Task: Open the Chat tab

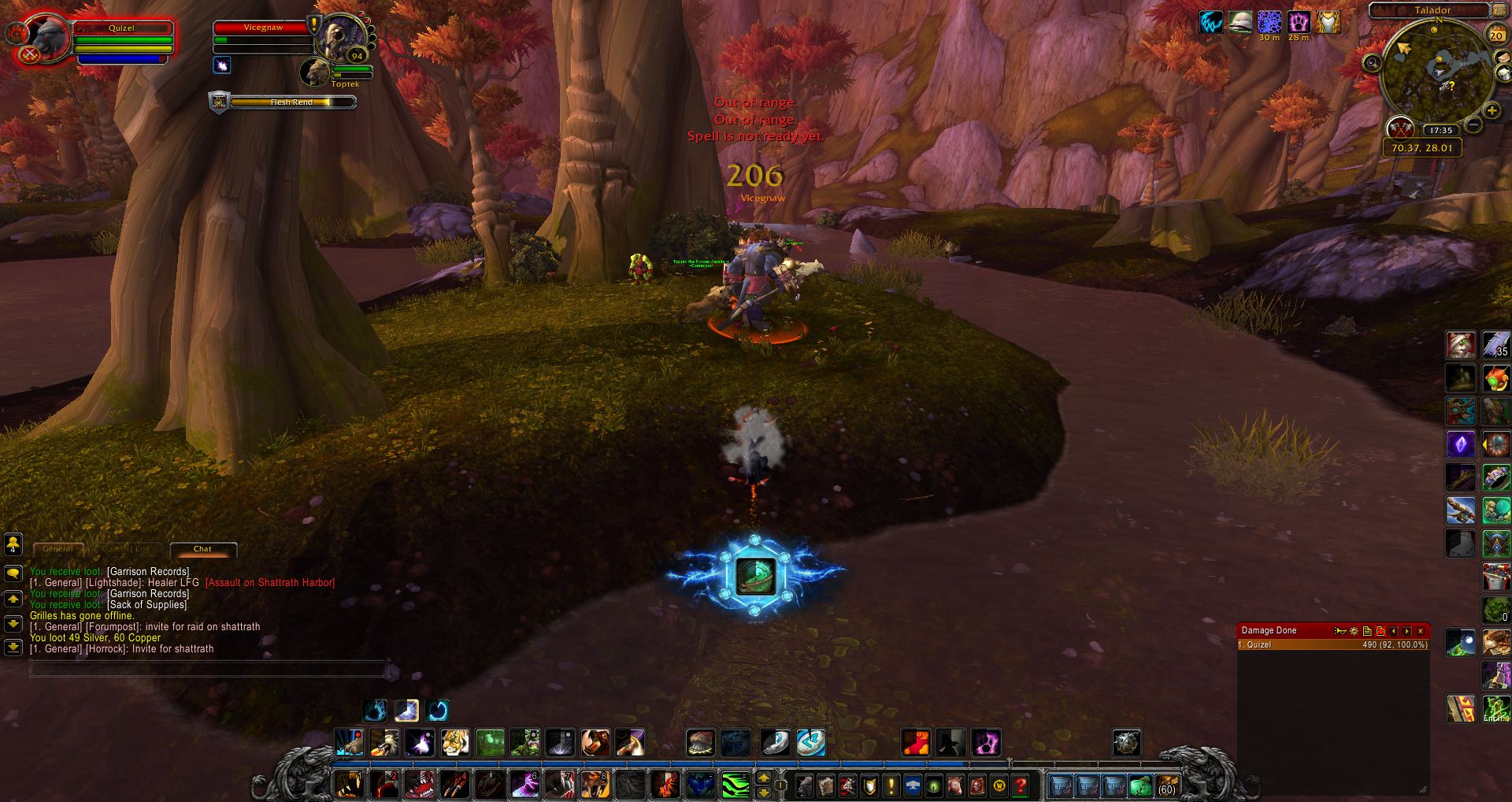Action: point(202,549)
